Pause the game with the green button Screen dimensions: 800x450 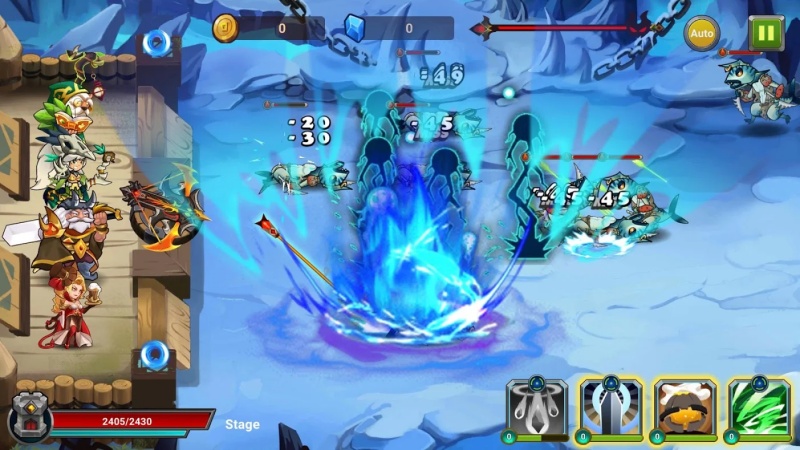(766, 32)
